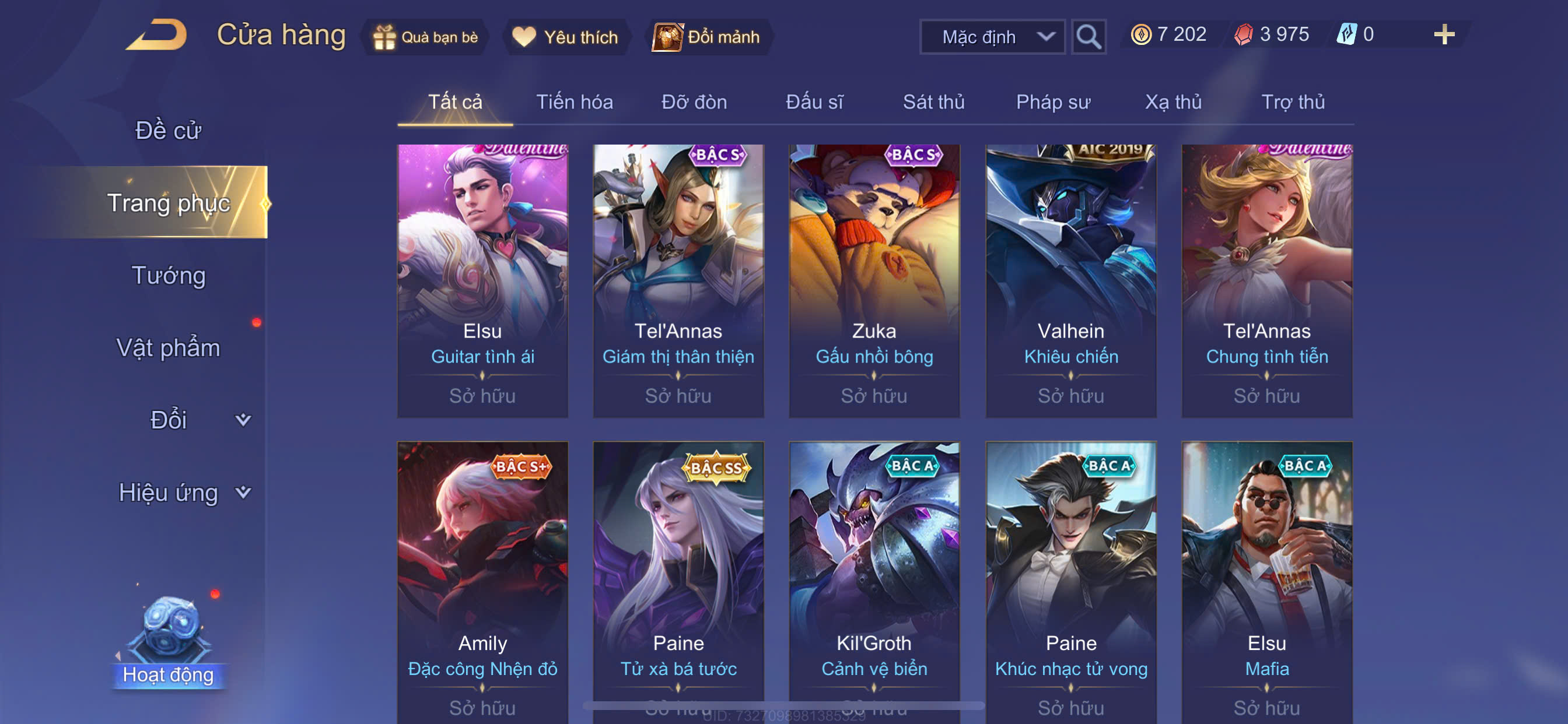Screen dimensions: 1568x724
Task: Go back using the arrow button
Action: tap(157, 36)
